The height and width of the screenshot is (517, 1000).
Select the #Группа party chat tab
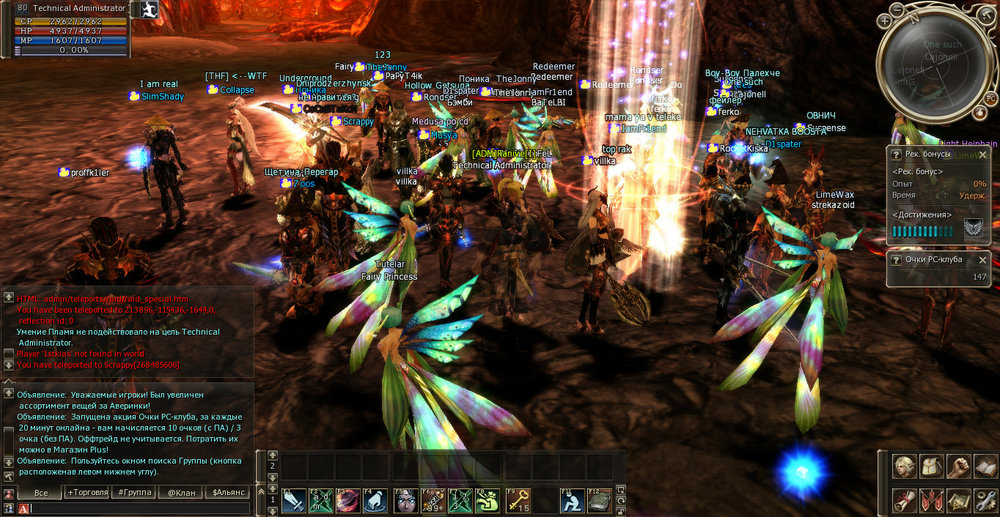136,493
